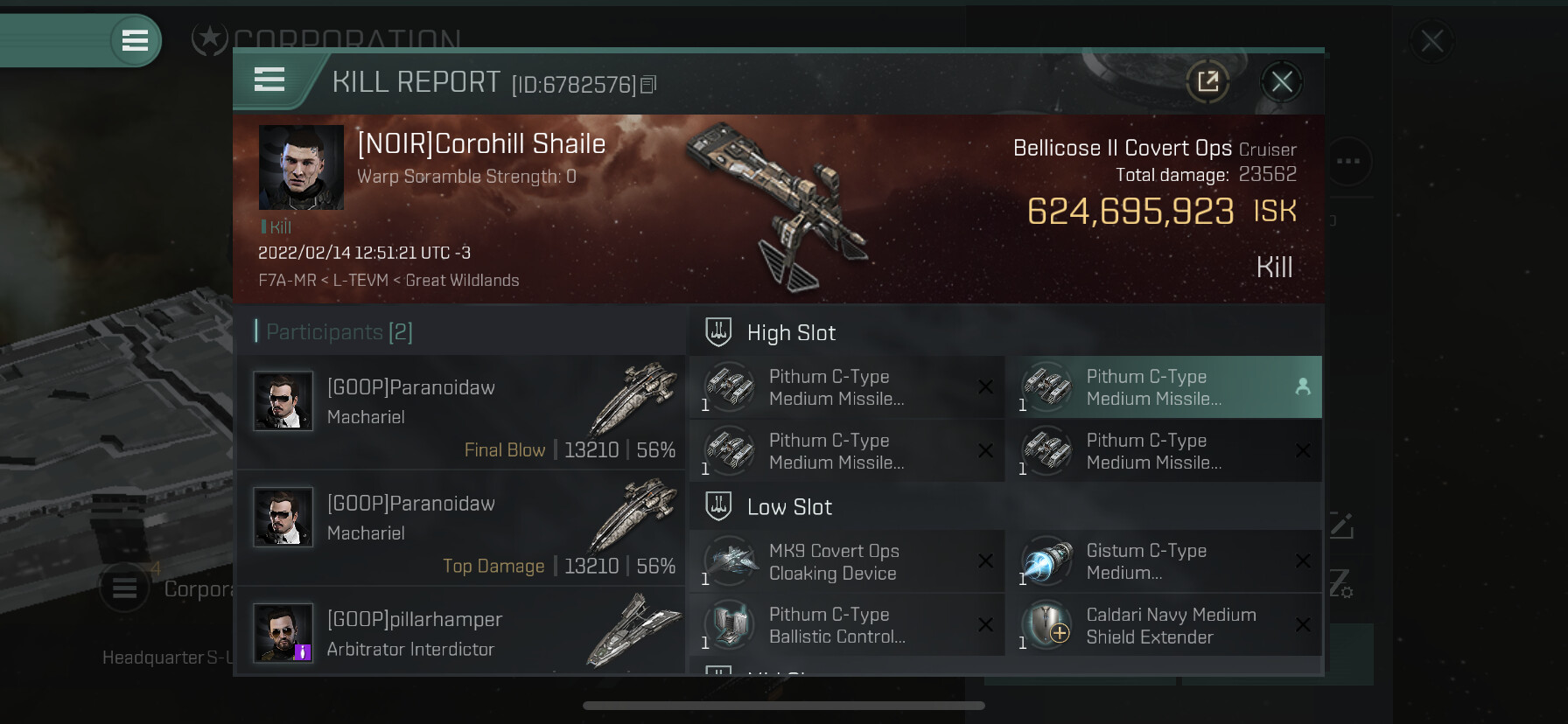Image resolution: width=1568 pixels, height=724 pixels.
Task: Inspect the Caldari Navy Medium Shield Extender
Action: click(x=1164, y=625)
